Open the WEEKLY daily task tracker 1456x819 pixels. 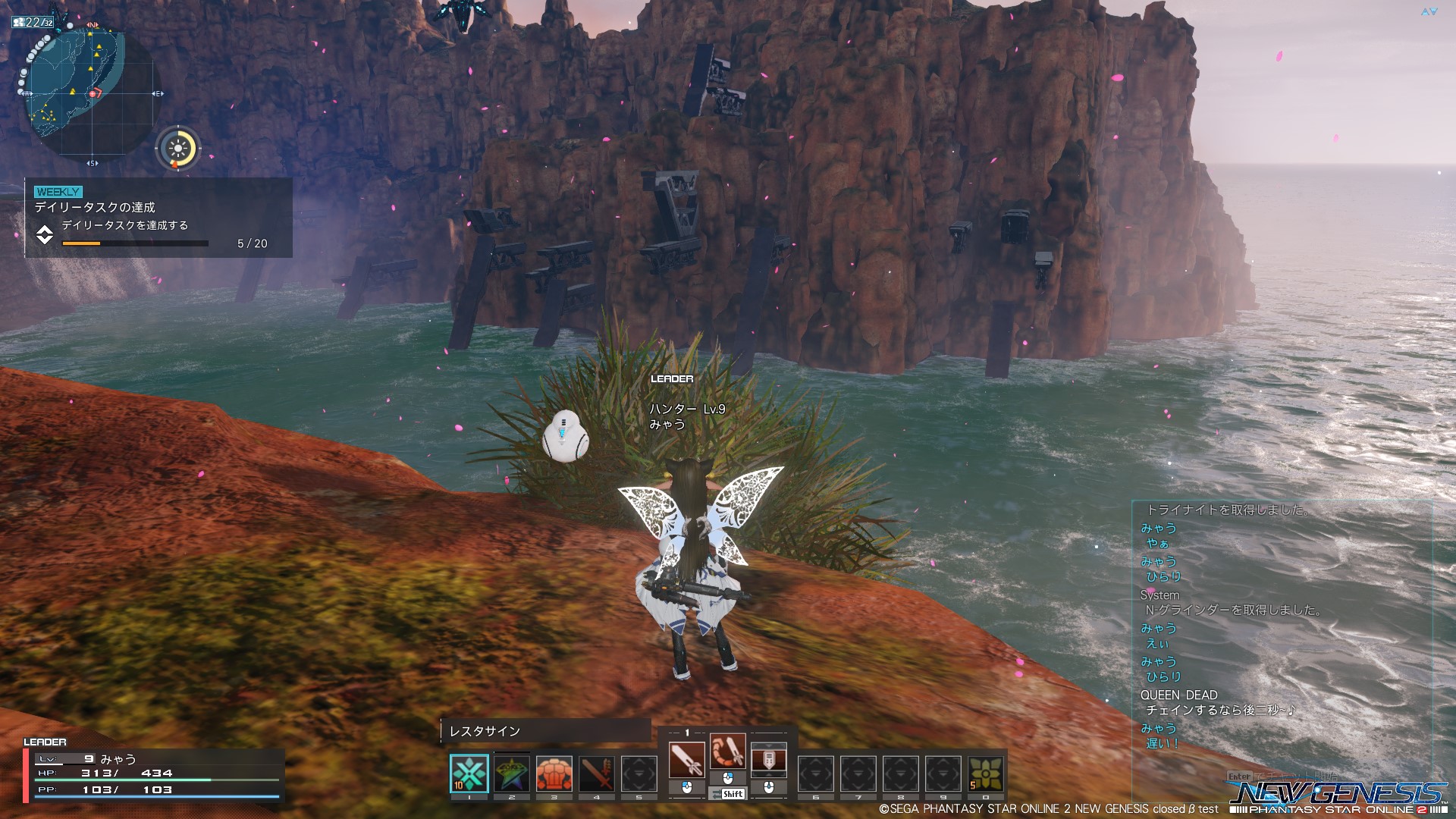click(158, 218)
